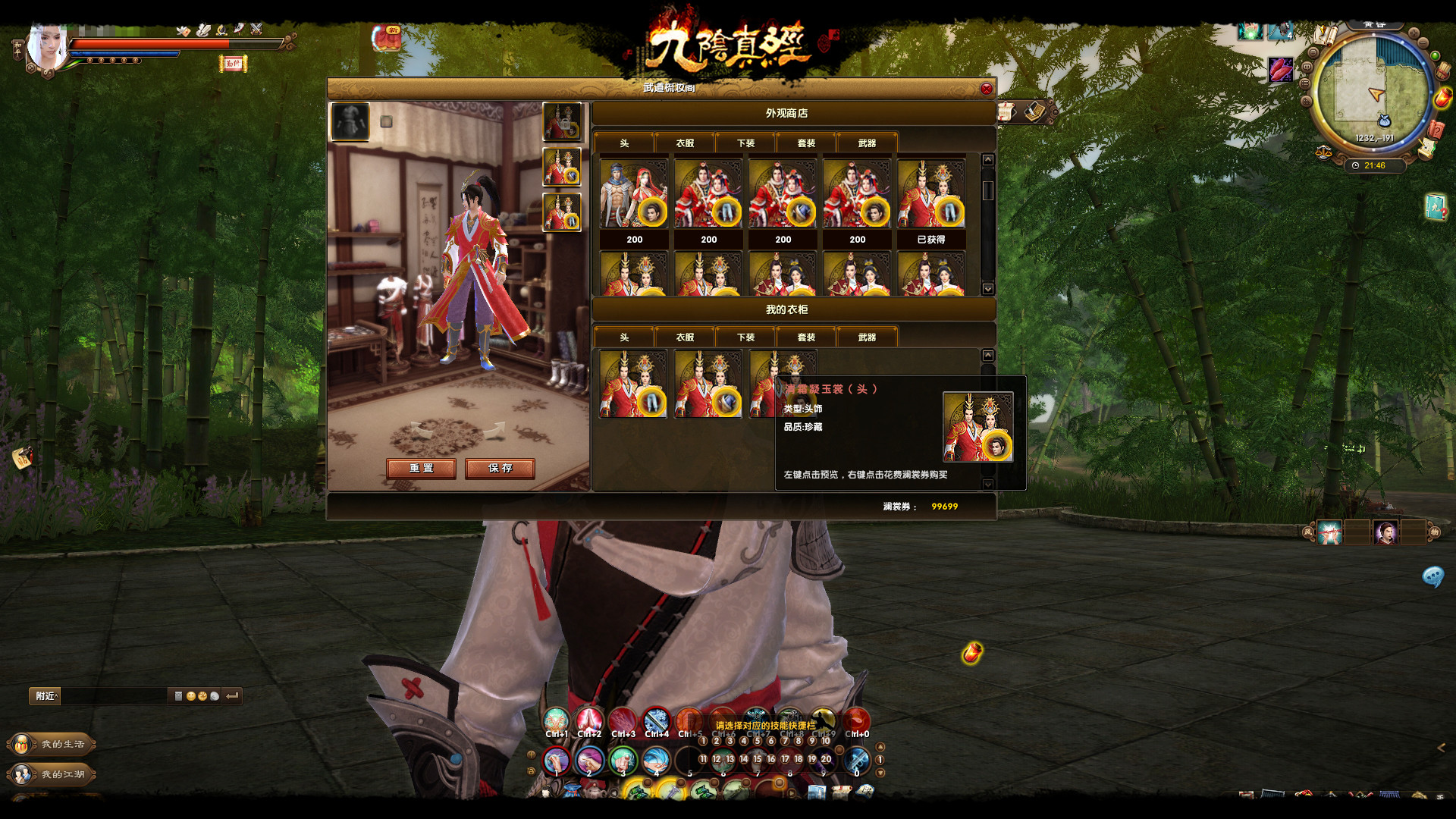Close the appearance shop window
1456x819 pixels.
pyautogui.click(x=986, y=89)
